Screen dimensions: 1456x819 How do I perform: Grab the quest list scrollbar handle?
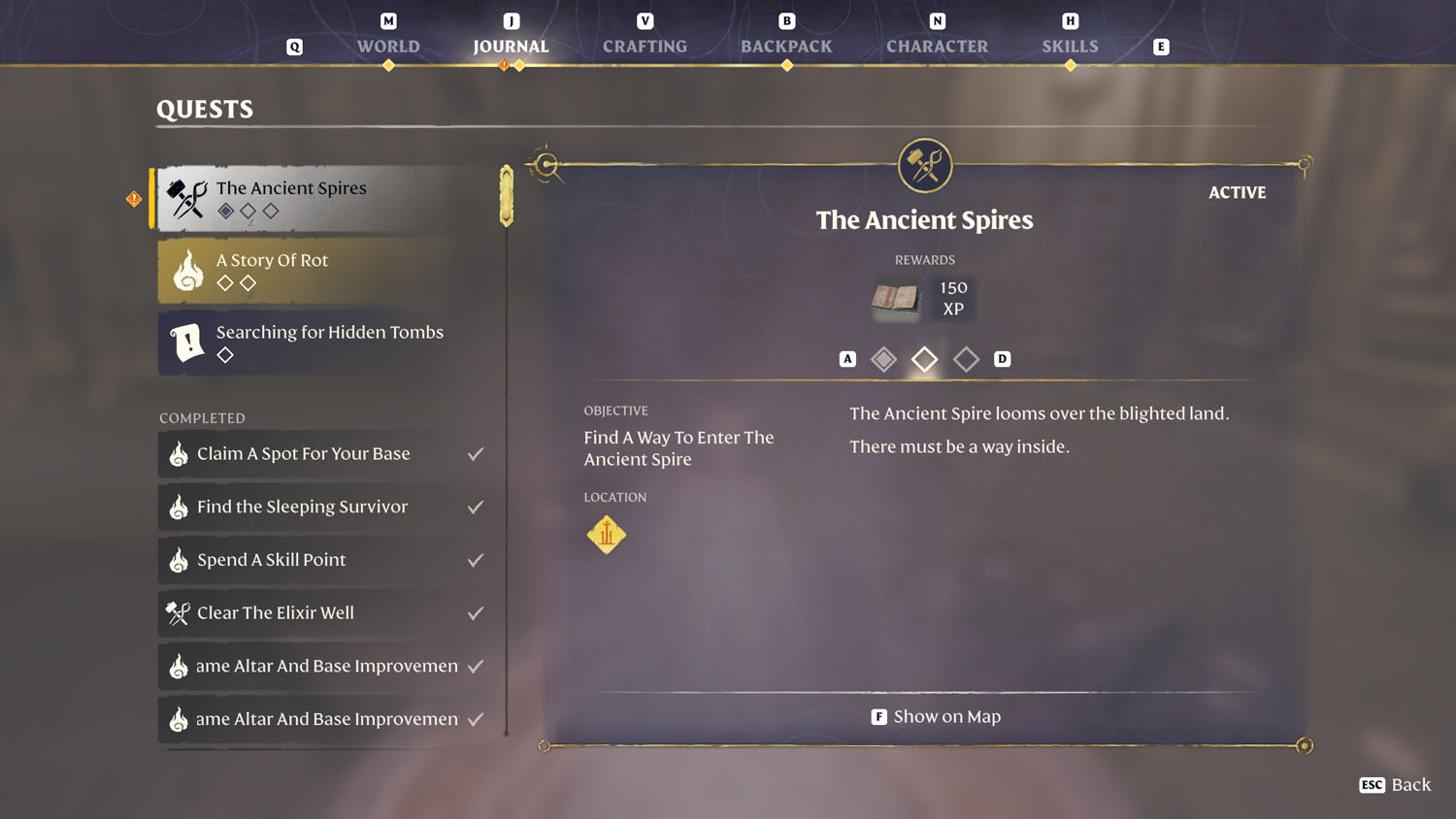click(507, 196)
